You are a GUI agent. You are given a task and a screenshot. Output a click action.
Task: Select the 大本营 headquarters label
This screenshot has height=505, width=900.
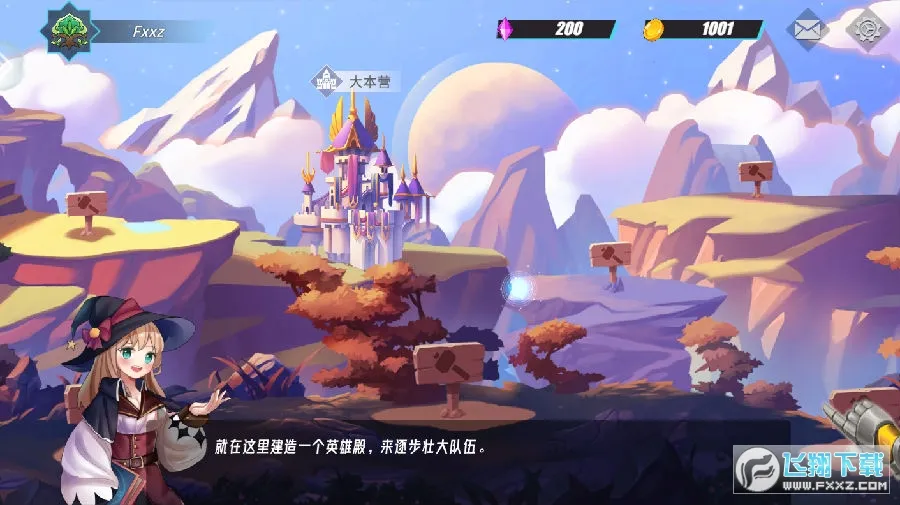(357, 80)
